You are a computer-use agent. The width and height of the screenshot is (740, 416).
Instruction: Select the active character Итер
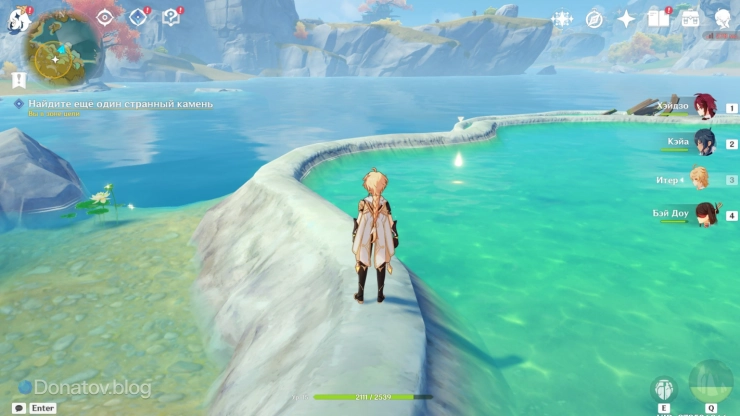tap(700, 179)
